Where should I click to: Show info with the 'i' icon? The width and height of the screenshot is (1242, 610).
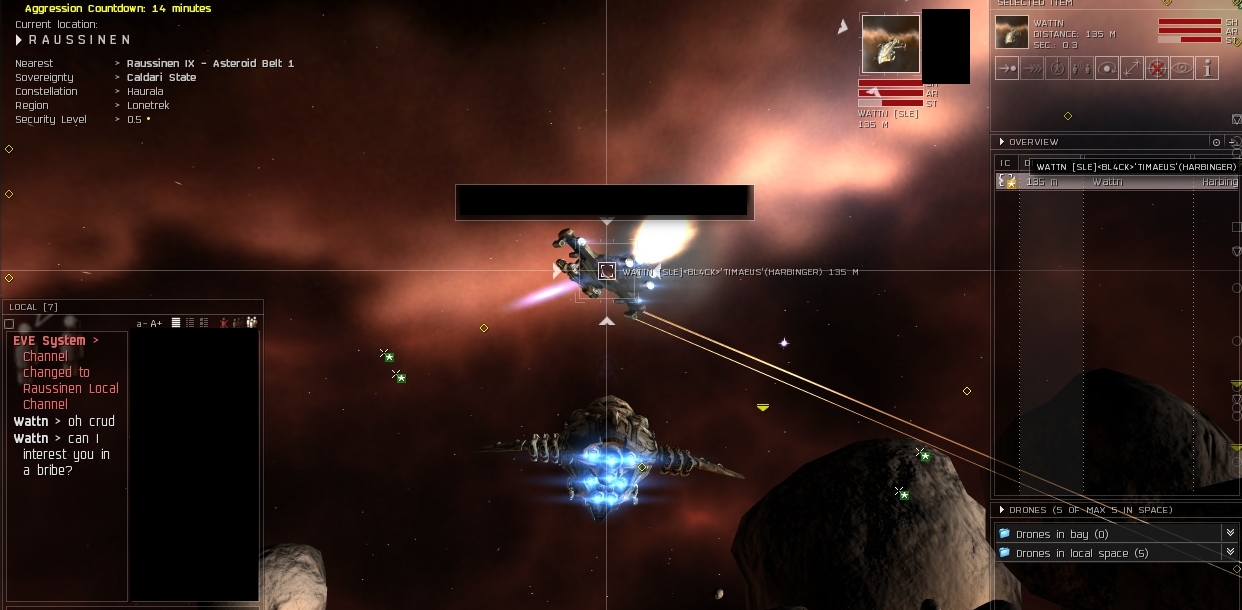tap(1207, 69)
